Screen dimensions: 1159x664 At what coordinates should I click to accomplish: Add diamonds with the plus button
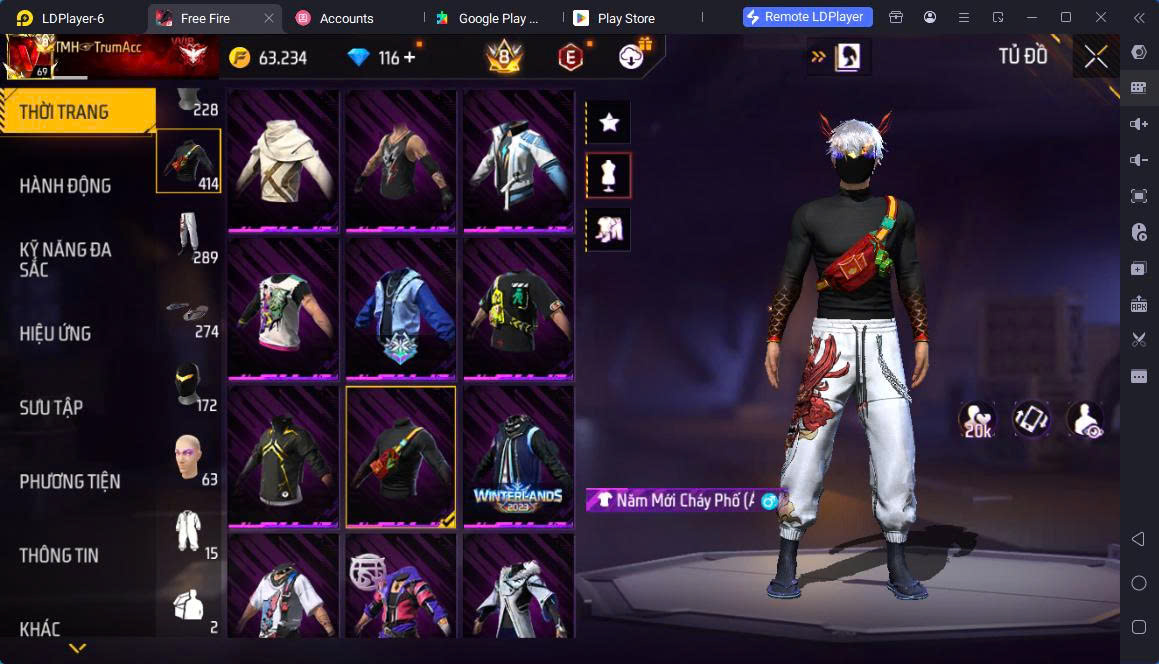[410, 58]
